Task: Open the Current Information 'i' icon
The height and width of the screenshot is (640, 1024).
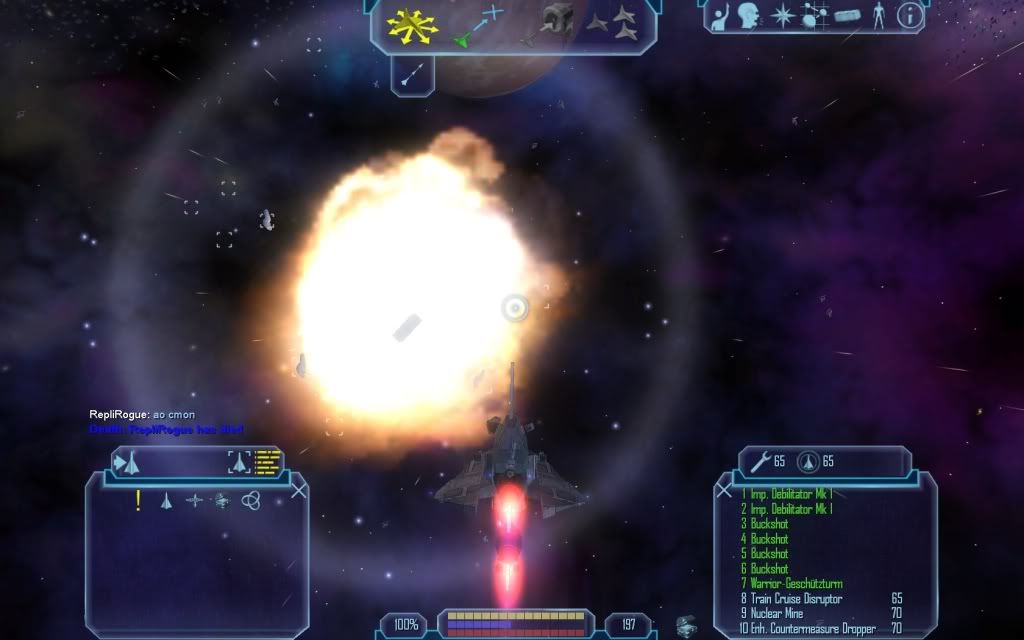Action: click(909, 15)
